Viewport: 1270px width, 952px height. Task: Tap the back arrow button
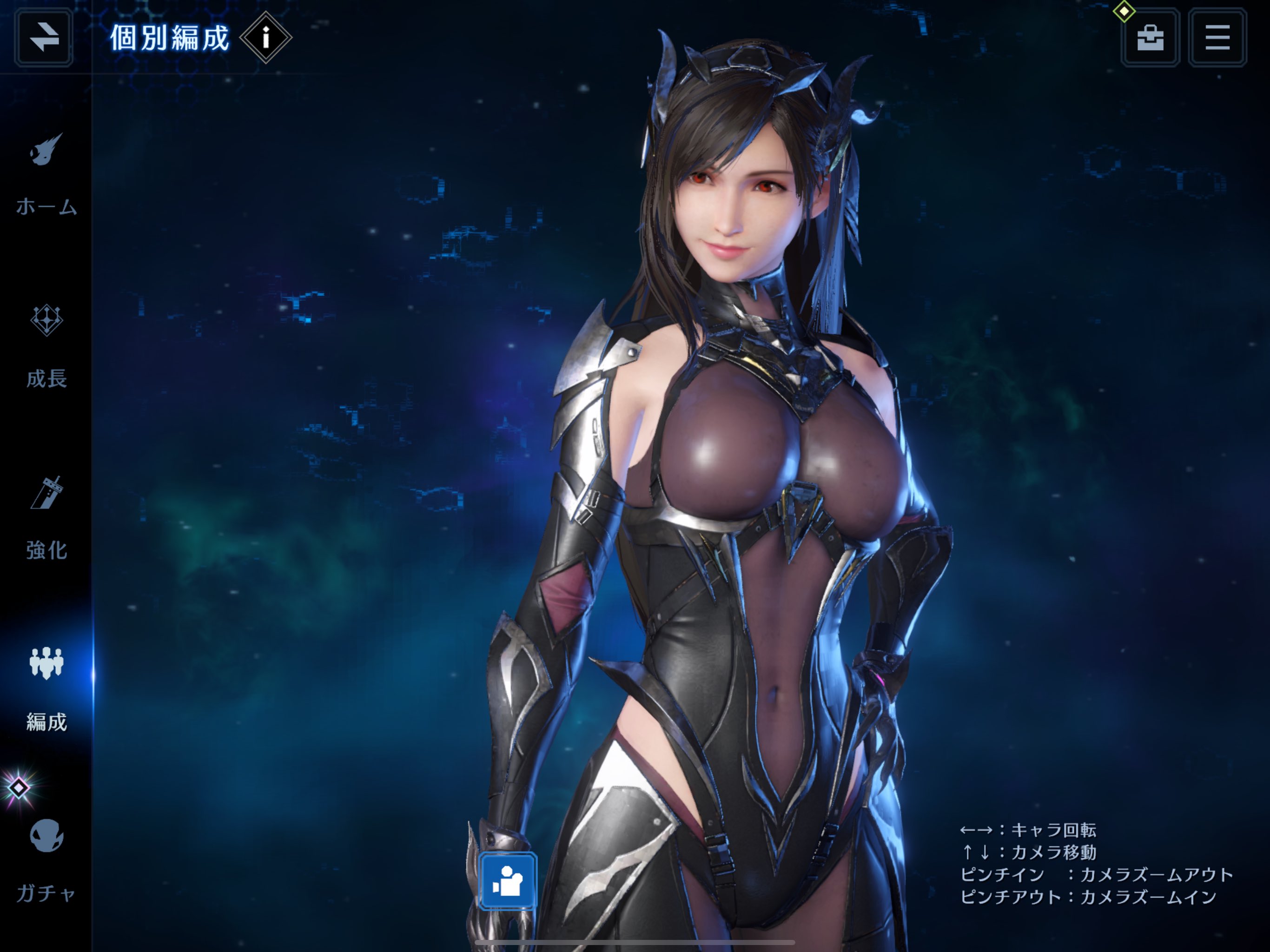44,38
